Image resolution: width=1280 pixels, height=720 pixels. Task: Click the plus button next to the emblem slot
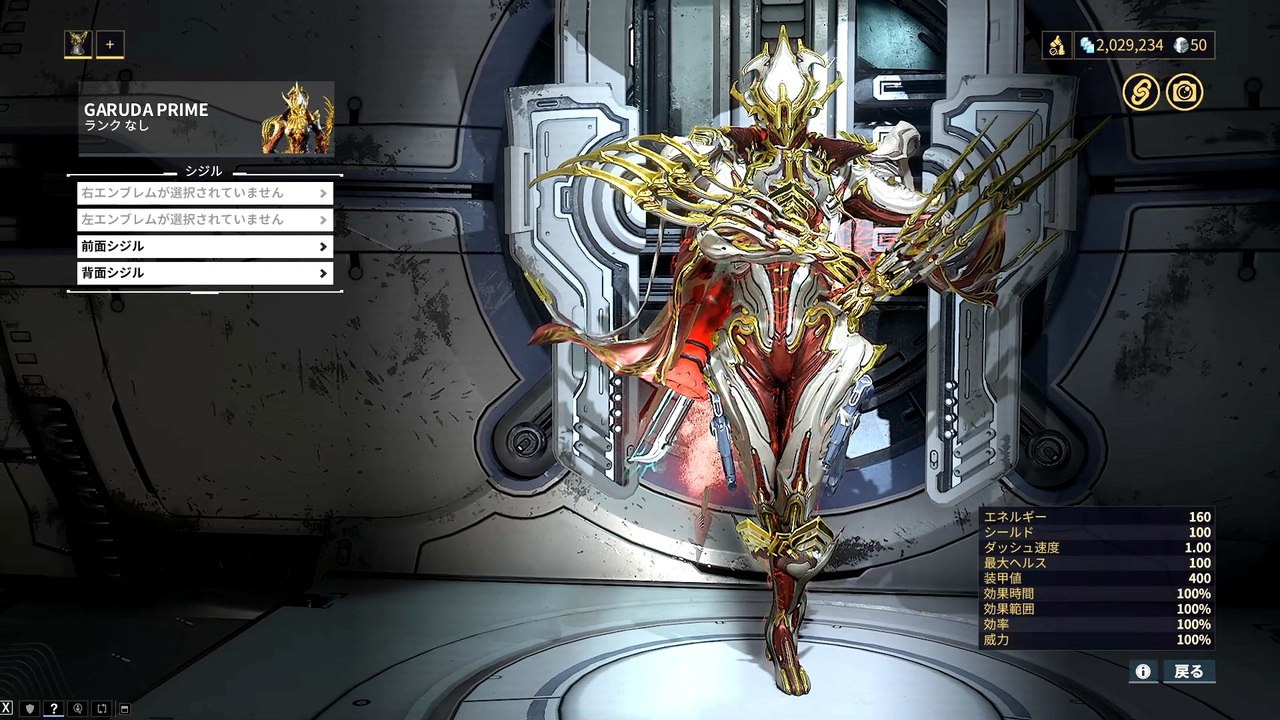click(109, 44)
